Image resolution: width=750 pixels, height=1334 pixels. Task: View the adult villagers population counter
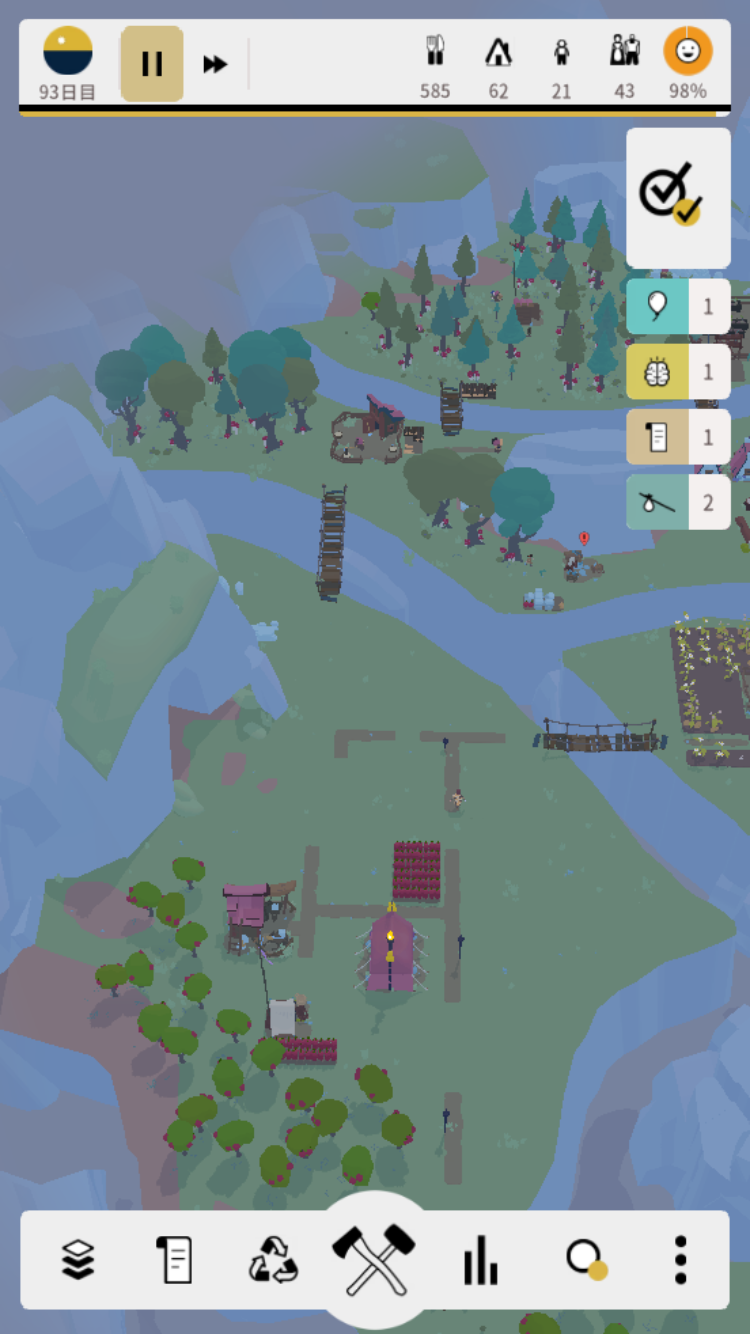pos(625,64)
